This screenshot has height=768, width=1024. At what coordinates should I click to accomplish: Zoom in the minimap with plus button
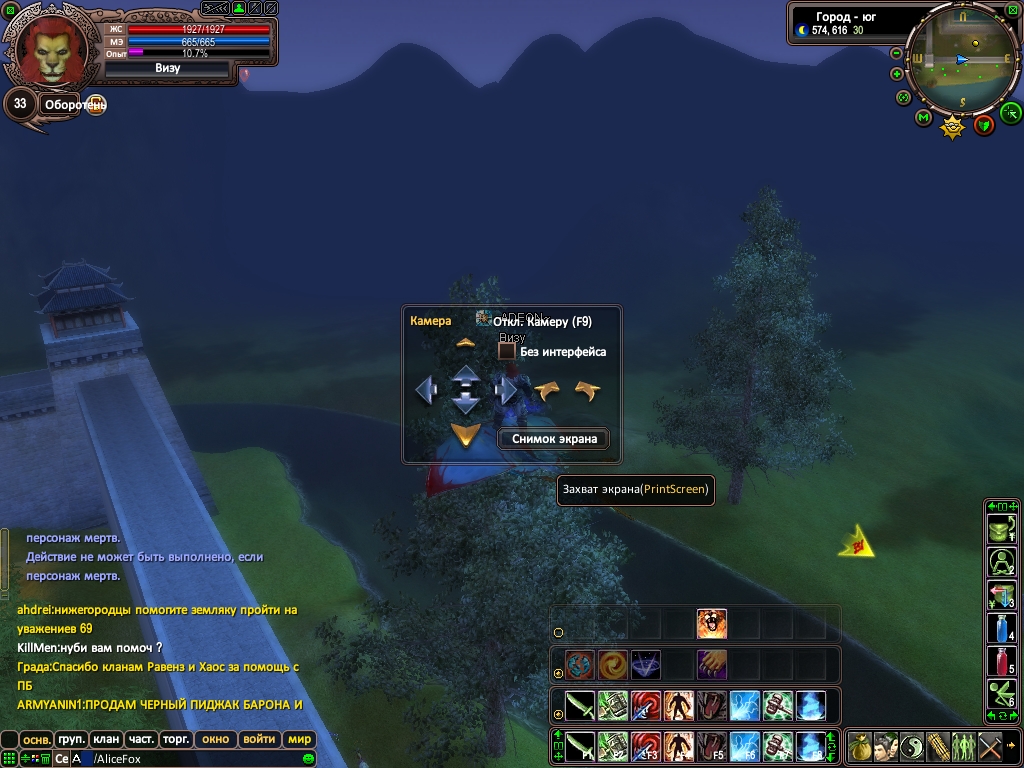click(x=897, y=74)
